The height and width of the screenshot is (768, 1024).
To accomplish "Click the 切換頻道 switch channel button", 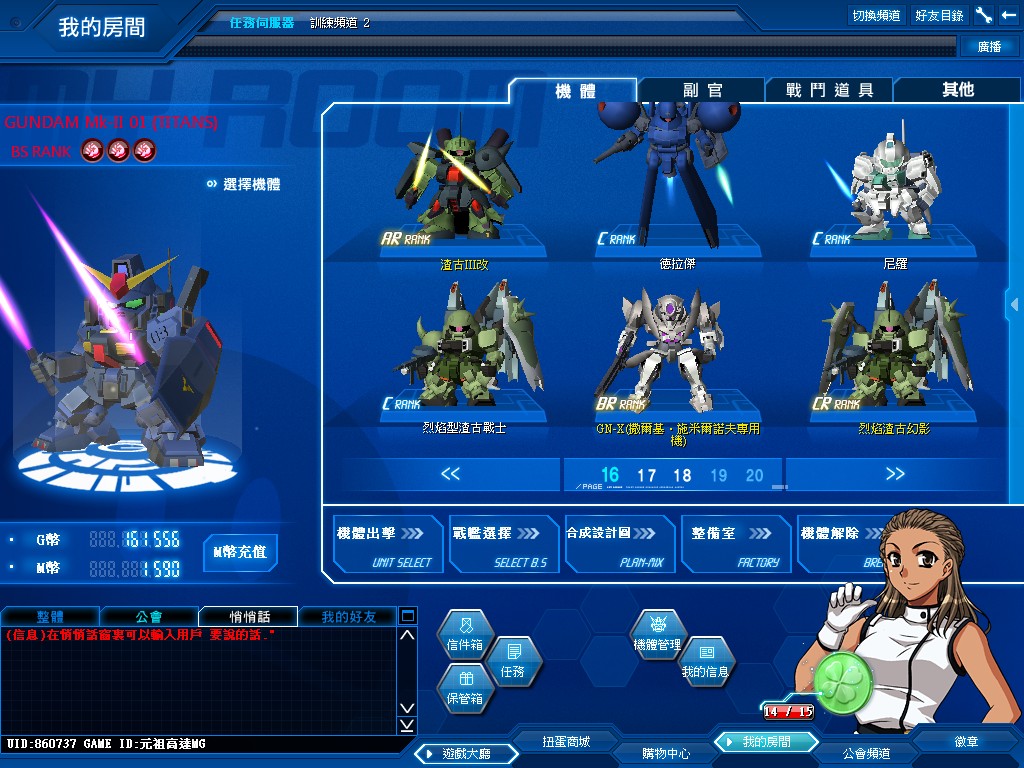I will [876, 15].
